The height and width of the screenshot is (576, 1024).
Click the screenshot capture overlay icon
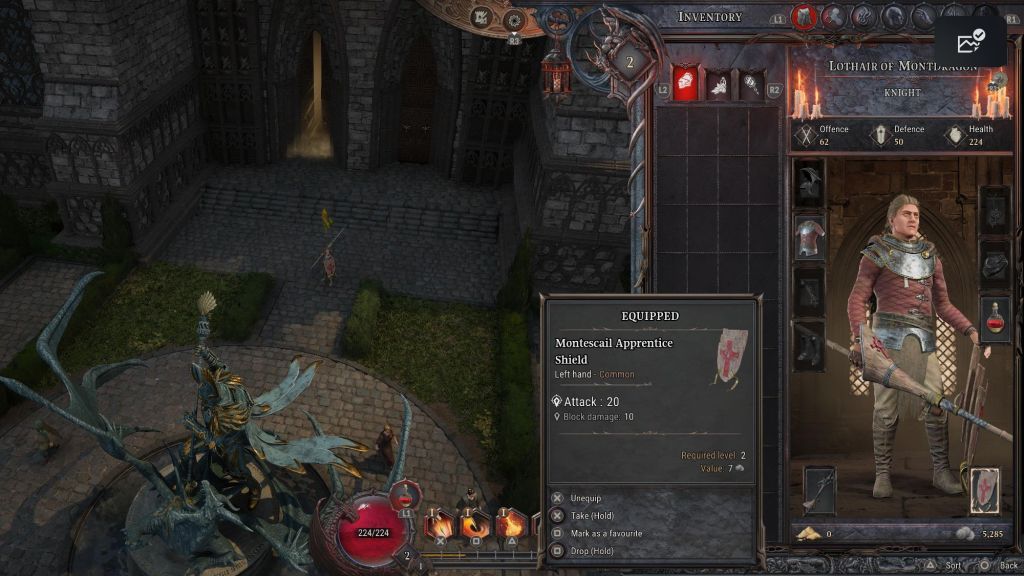coord(970,42)
